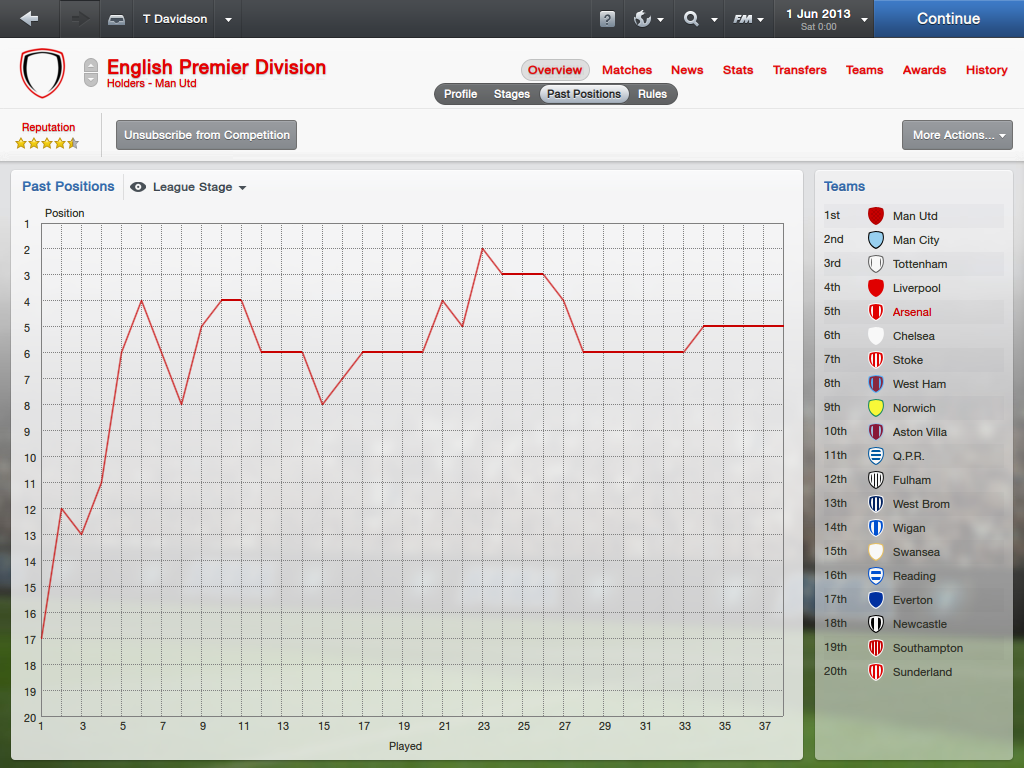Switch to the Profile sub-tab
The width and height of the screenshot is (1024, 768).
(x=461, y=94)
